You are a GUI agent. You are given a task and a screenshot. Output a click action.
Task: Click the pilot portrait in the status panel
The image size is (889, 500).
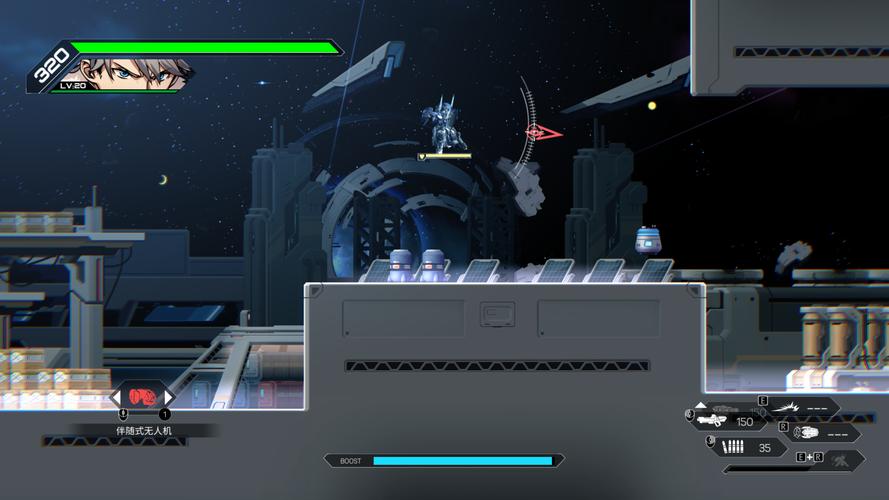coord(126,72)
